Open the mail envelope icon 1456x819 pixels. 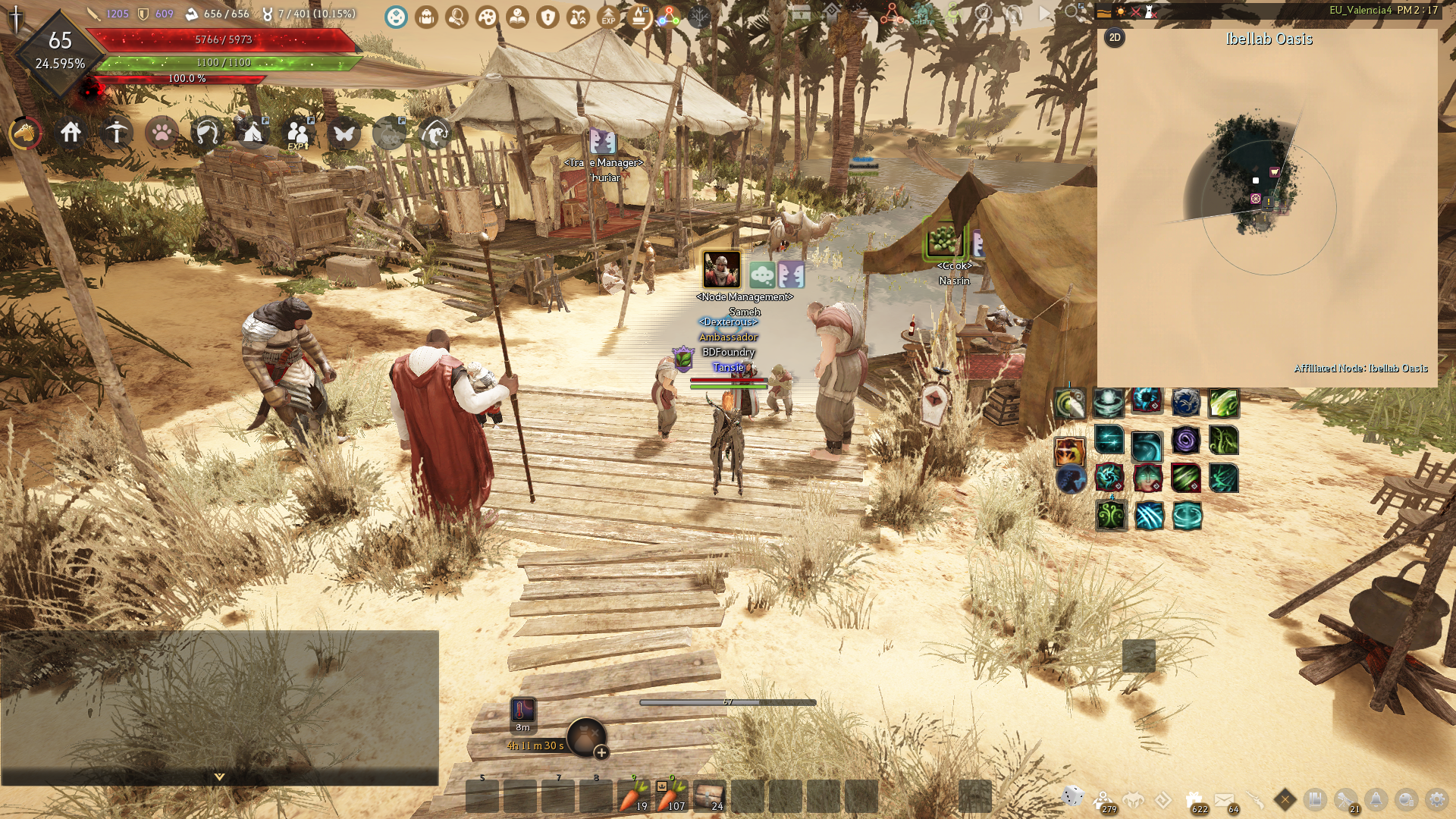click(x=1224, y=799)
